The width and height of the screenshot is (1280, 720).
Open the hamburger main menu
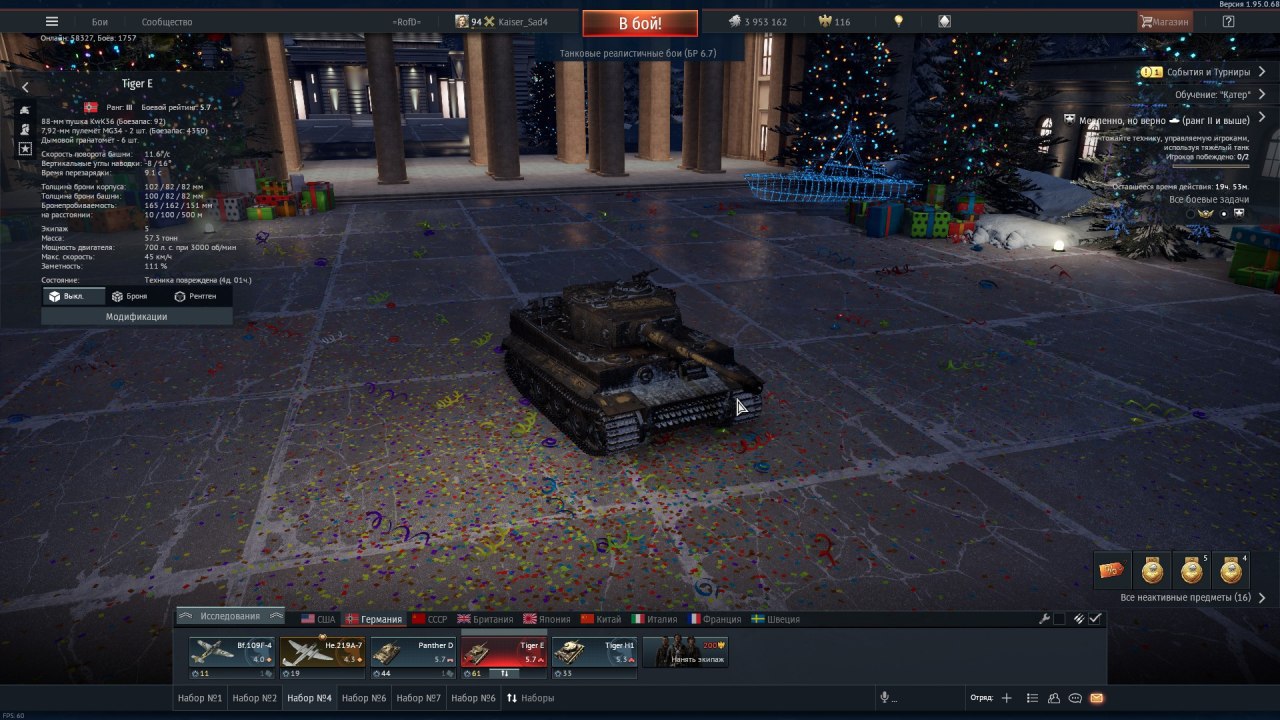coord(52,22)
